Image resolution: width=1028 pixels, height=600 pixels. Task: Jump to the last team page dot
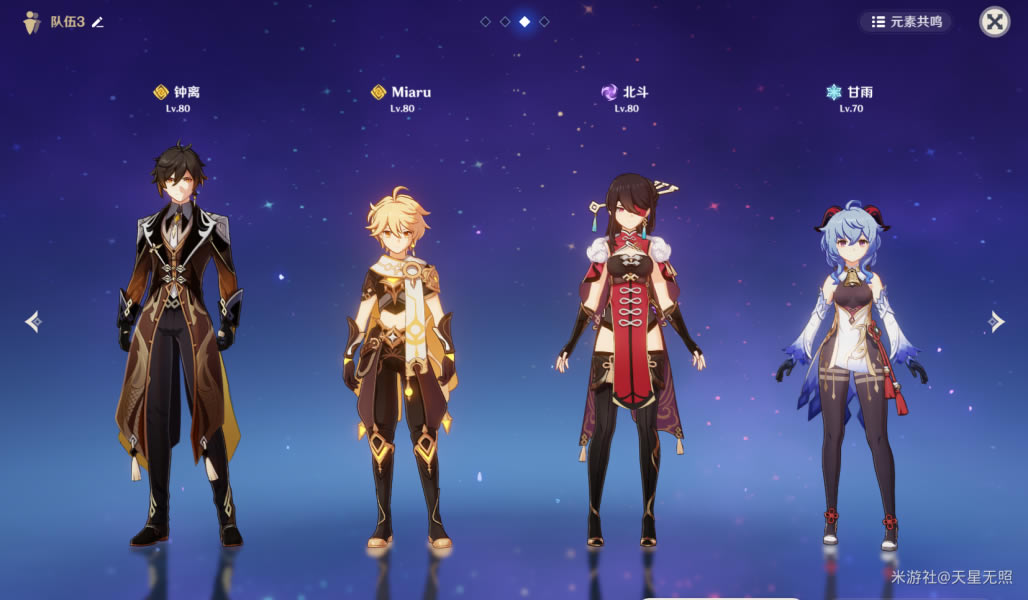tap(544, 21)
